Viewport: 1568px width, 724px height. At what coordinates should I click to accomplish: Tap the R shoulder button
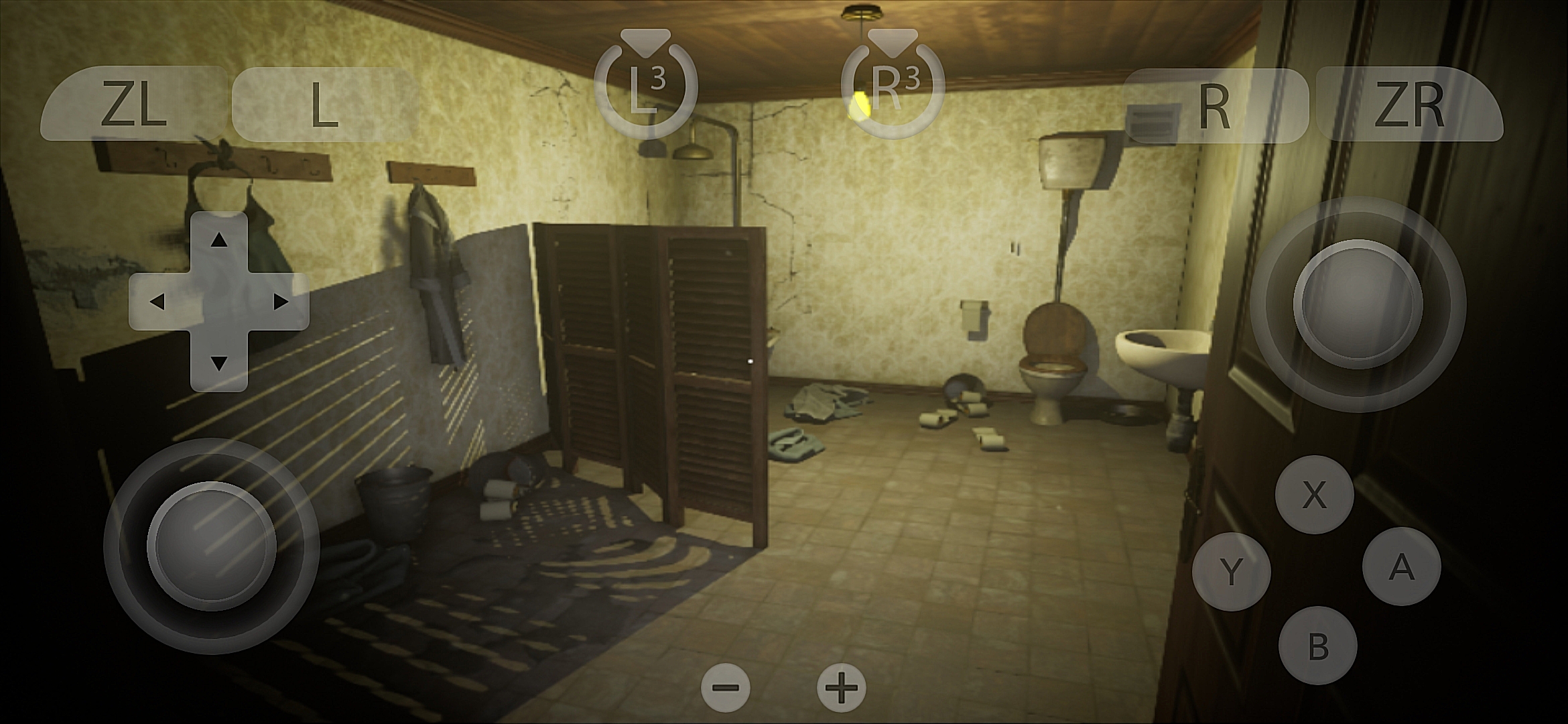(x=1214, y=106)
